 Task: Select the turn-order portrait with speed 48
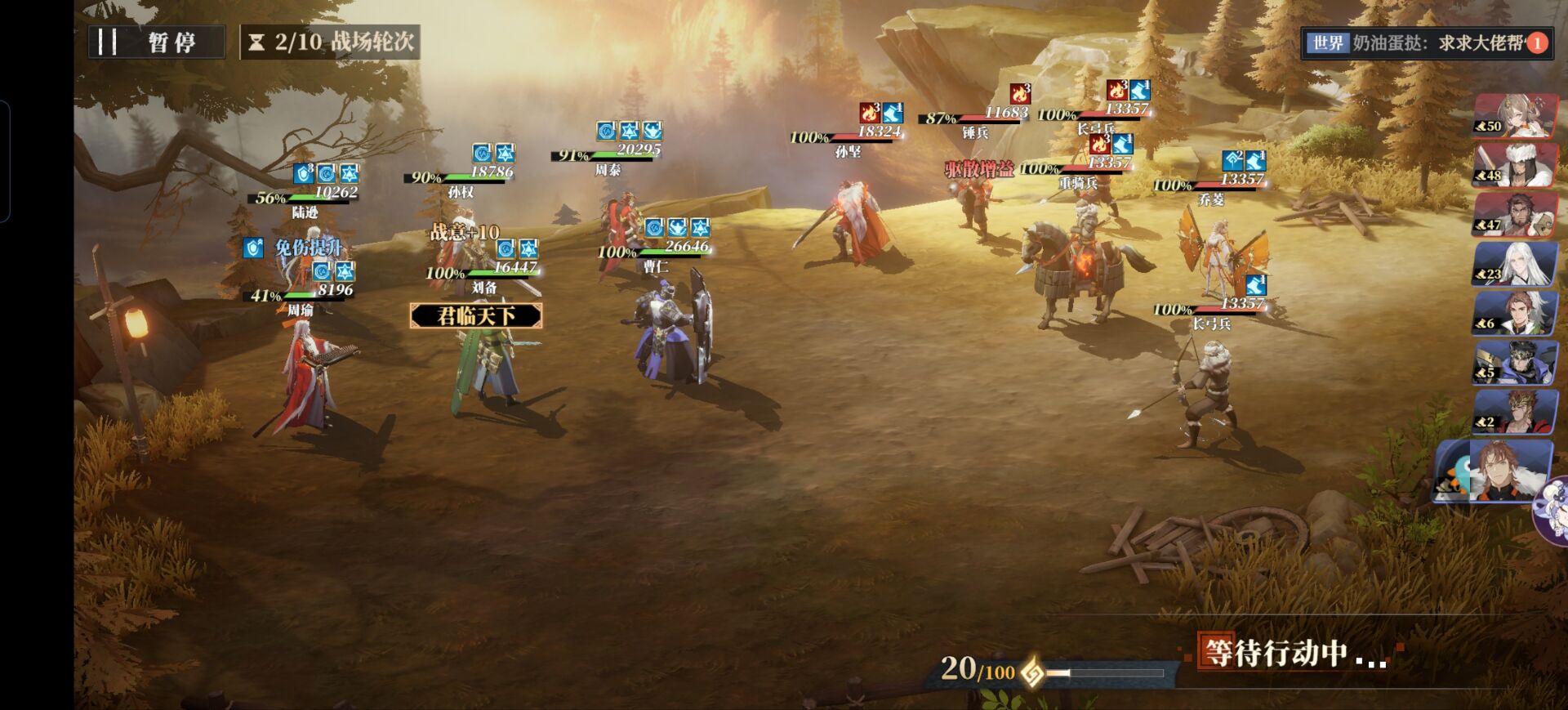(x=1515, y=165)
